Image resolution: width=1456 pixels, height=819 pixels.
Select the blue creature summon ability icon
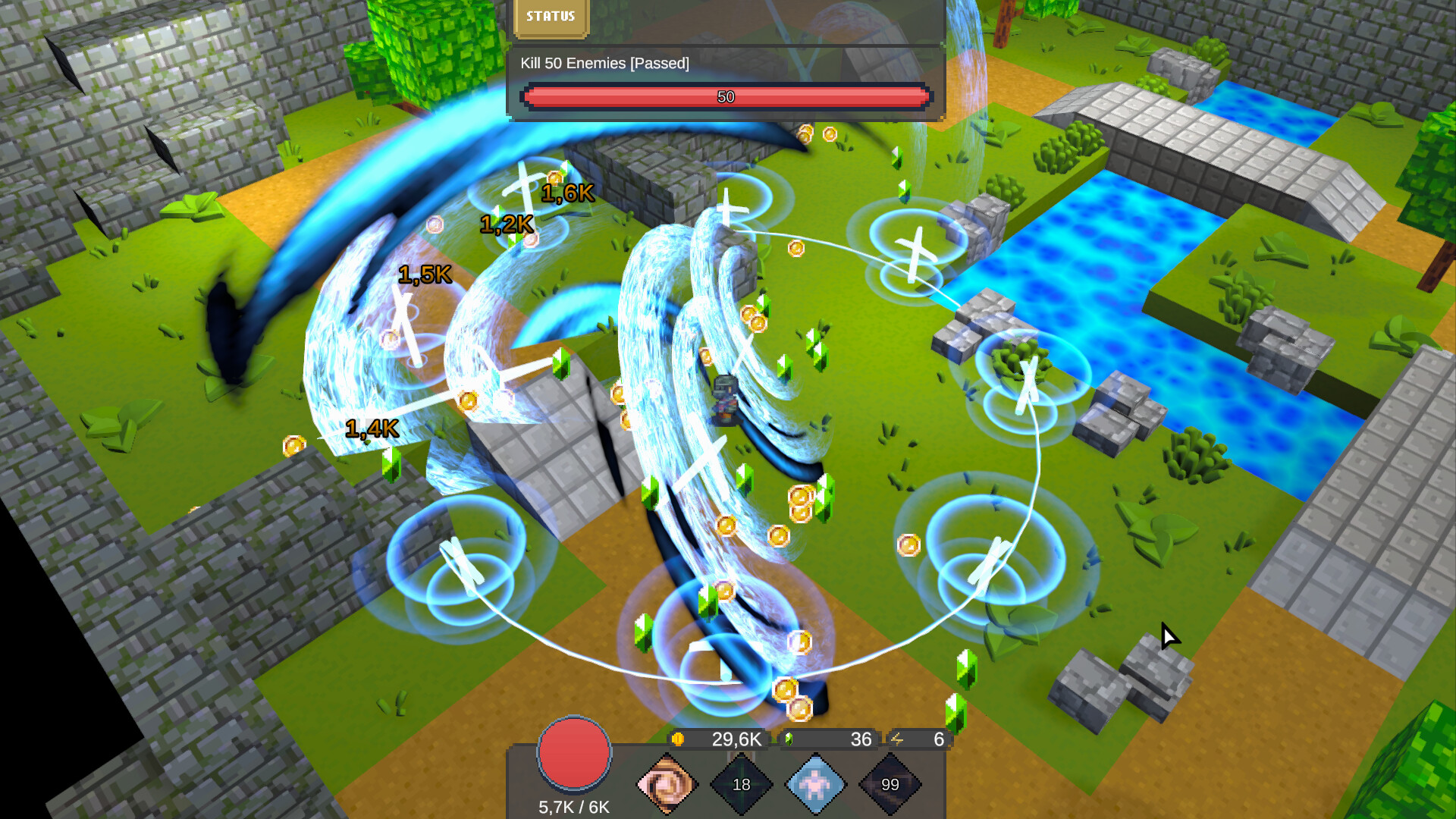pos(817,785)
